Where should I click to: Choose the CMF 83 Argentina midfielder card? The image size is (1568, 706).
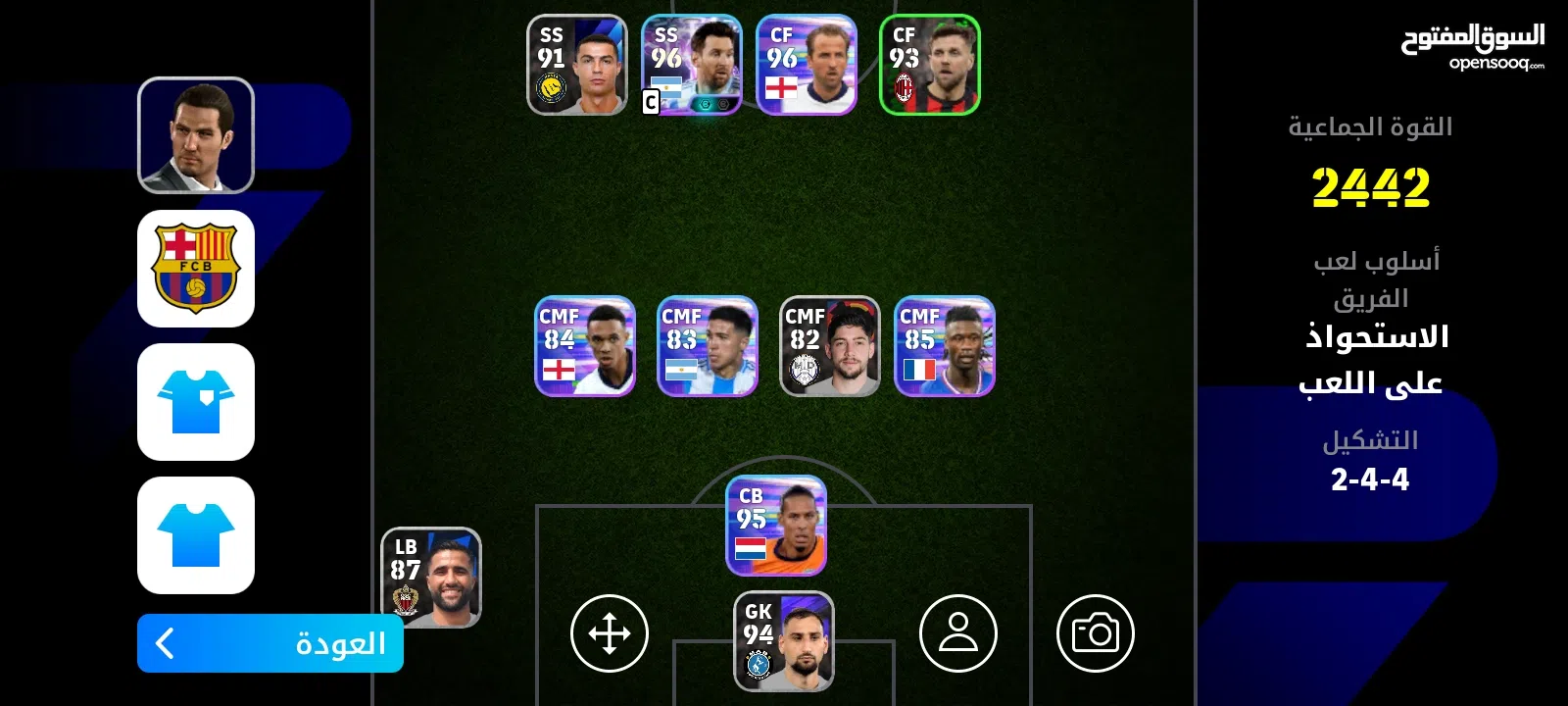click(x=708, y=346)
